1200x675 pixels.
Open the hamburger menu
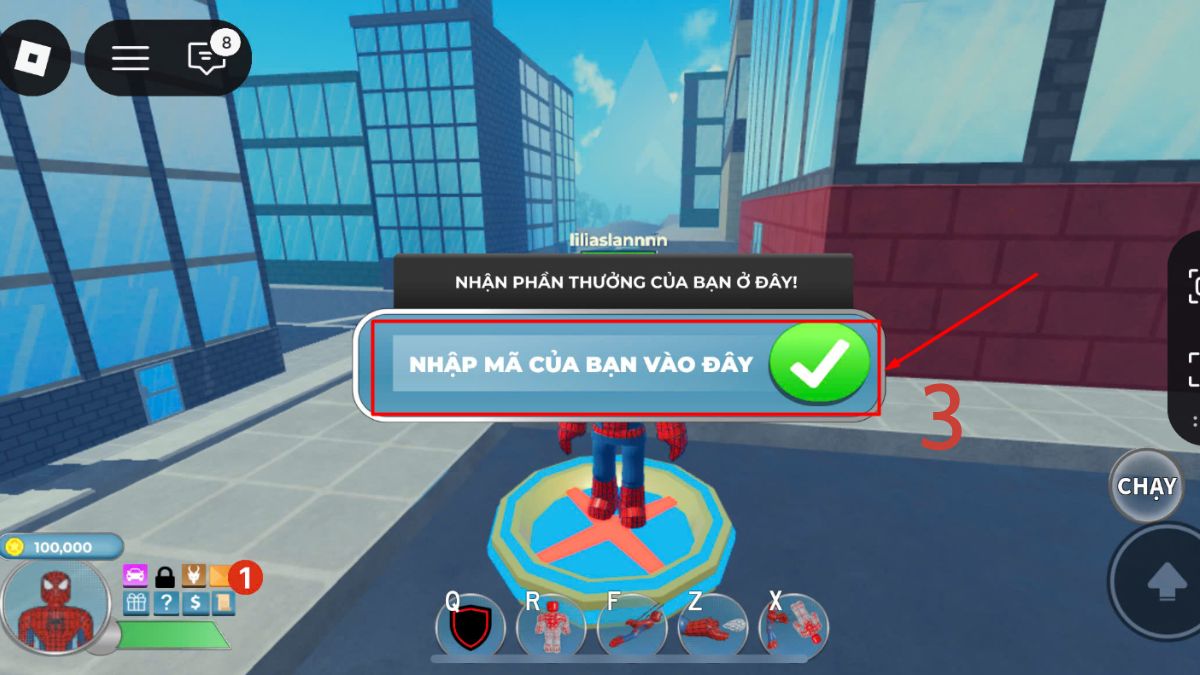pyautogui.click(x=130, y=57)
